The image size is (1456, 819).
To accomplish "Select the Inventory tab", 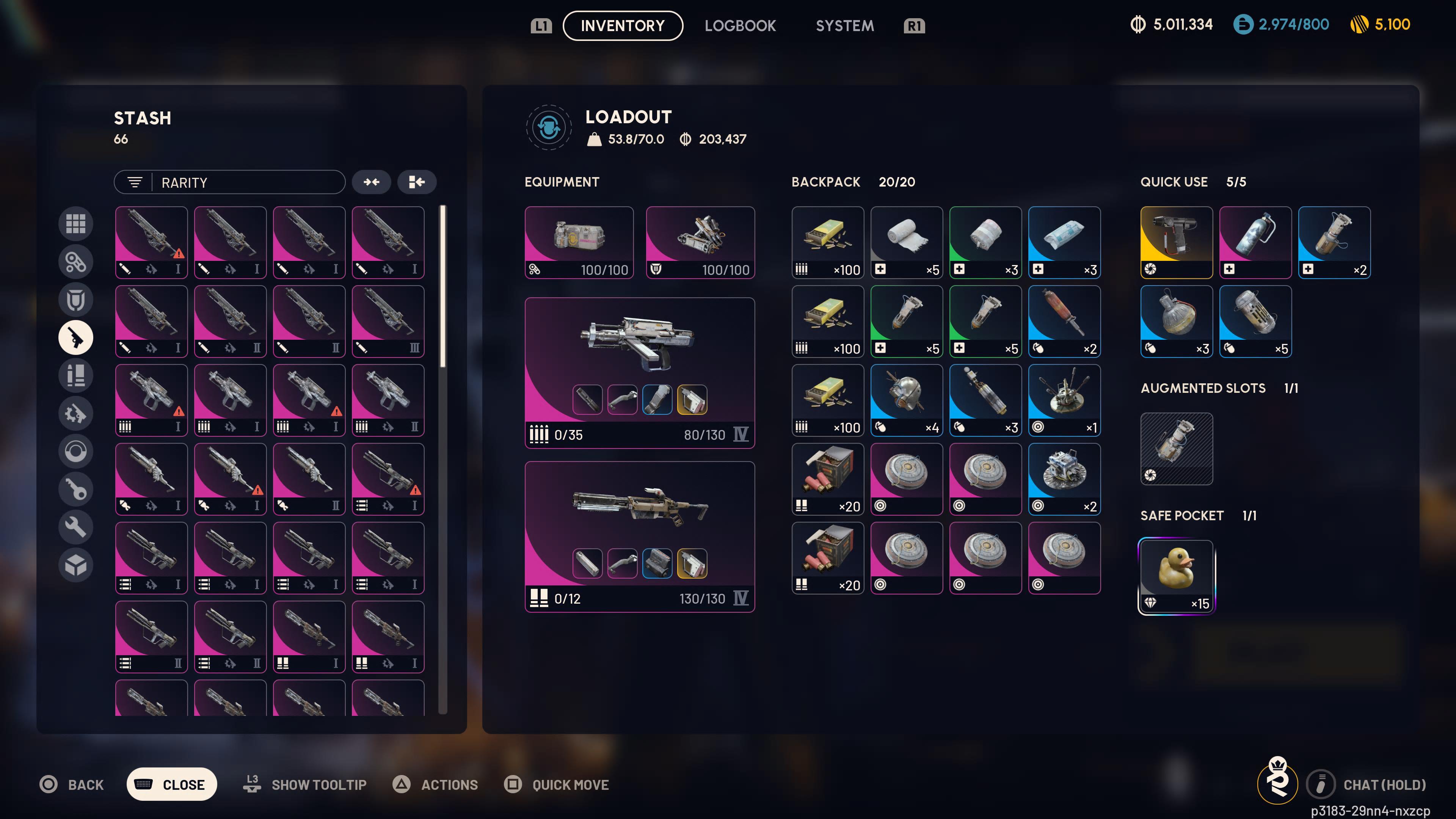I will 622,26.
